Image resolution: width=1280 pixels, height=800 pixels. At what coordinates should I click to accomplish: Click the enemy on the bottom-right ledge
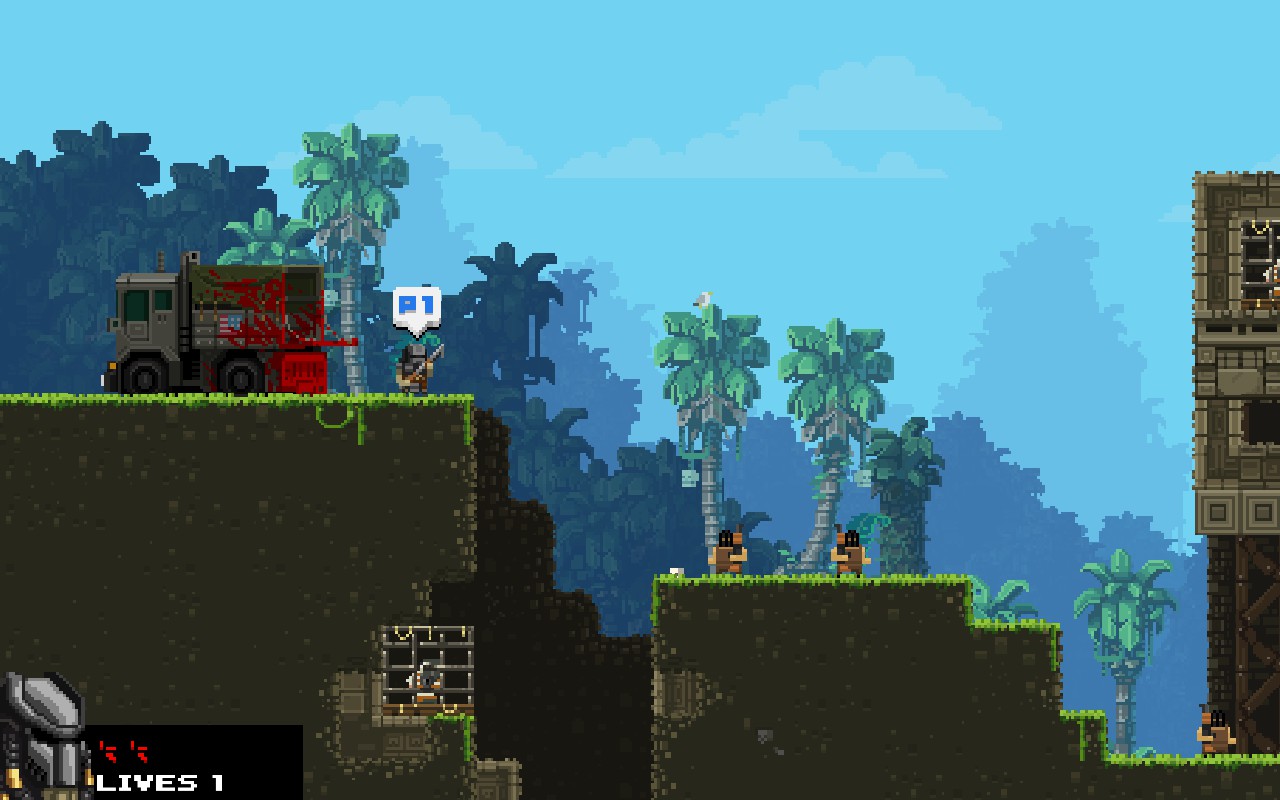click(x=1213, y=730)
